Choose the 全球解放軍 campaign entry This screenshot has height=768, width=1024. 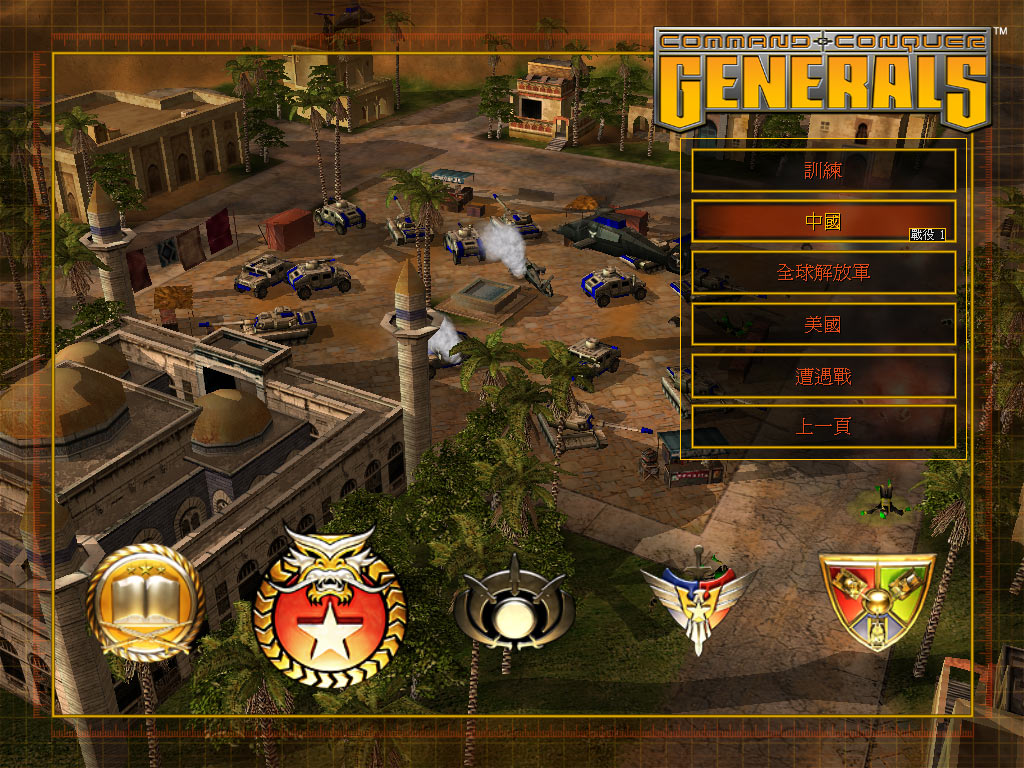click(x=823, y=272)
